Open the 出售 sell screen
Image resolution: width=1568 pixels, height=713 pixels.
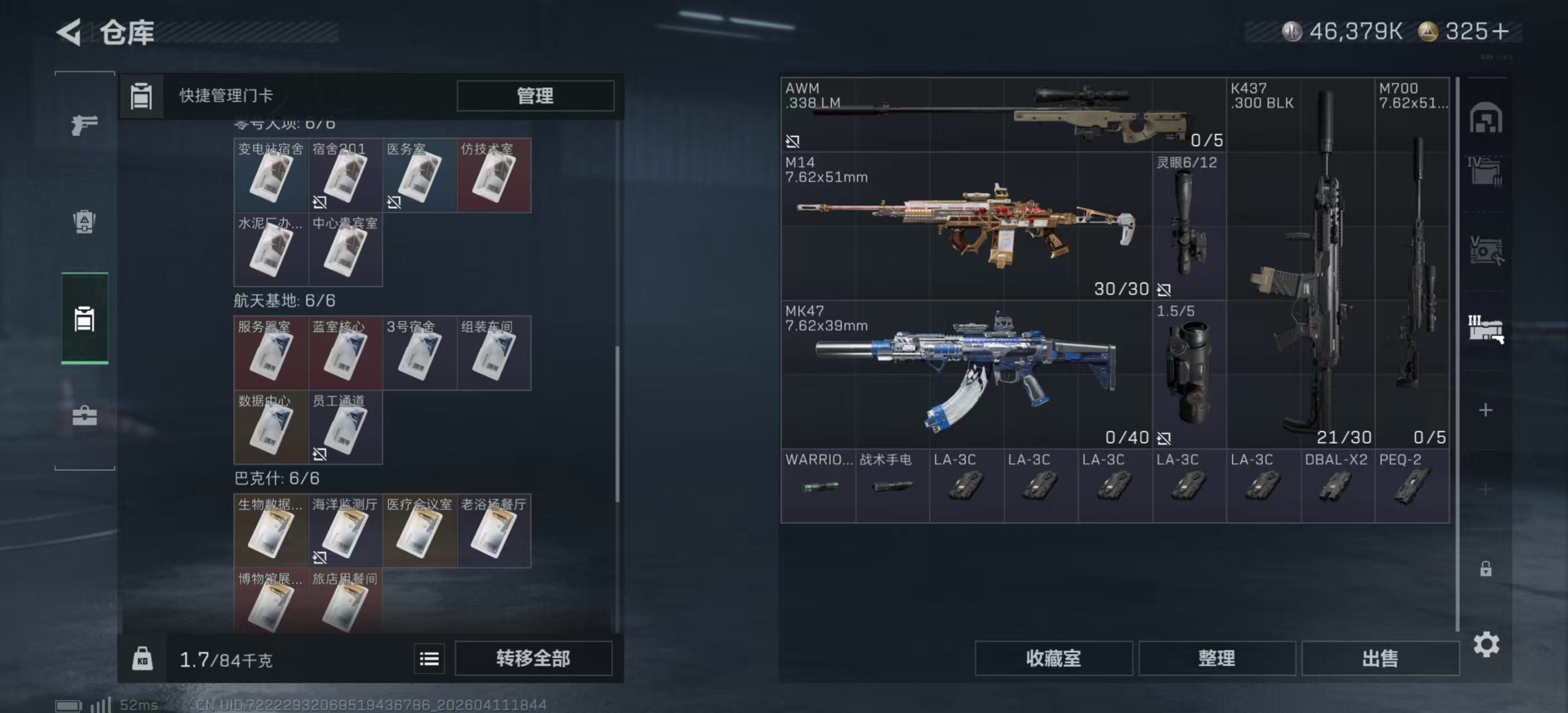[x=1379, y=658]
